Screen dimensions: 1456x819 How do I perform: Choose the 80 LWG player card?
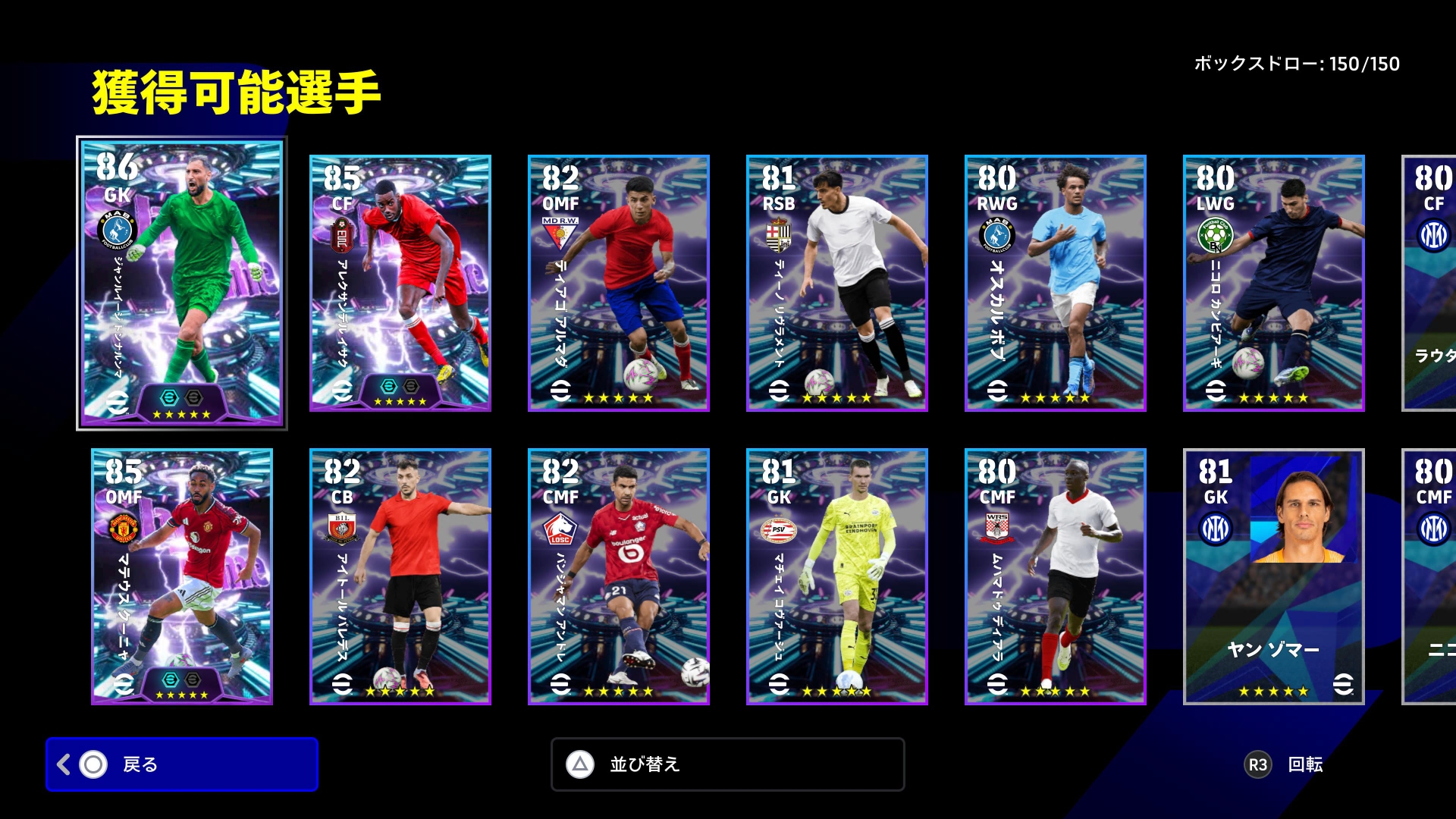click(x=1274, y=284)
